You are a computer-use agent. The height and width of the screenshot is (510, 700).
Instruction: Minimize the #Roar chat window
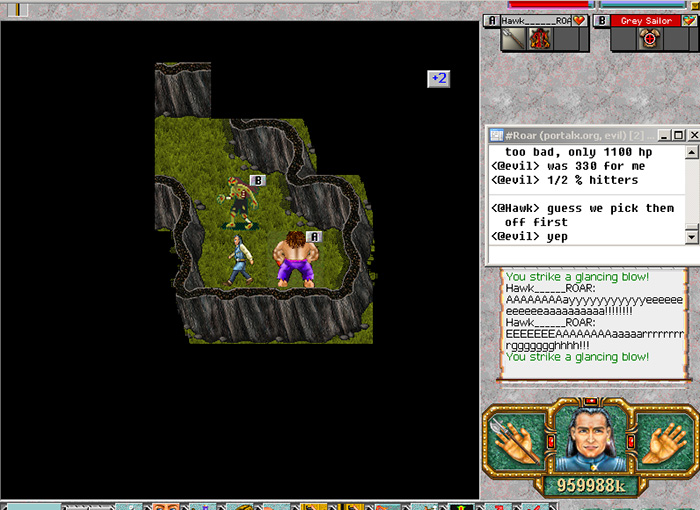click(664, 135)
